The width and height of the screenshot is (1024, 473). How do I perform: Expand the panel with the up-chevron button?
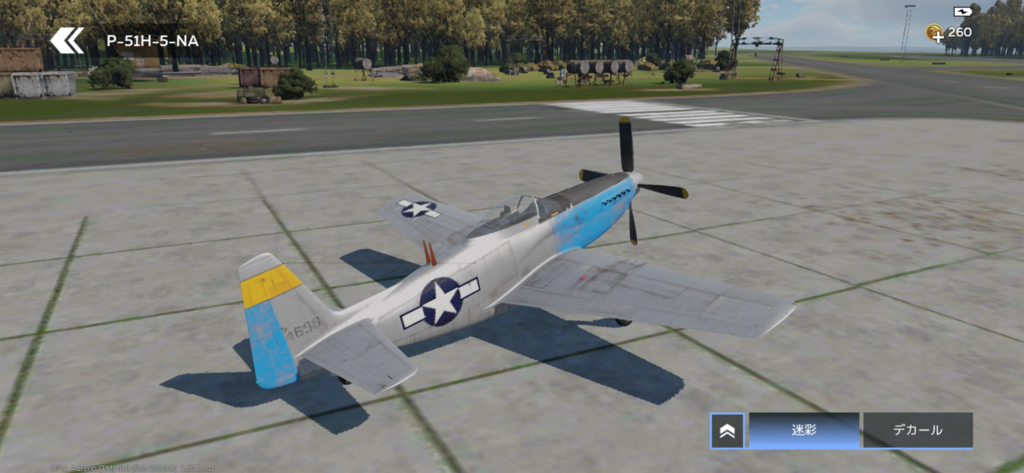(x=727, y=430)
